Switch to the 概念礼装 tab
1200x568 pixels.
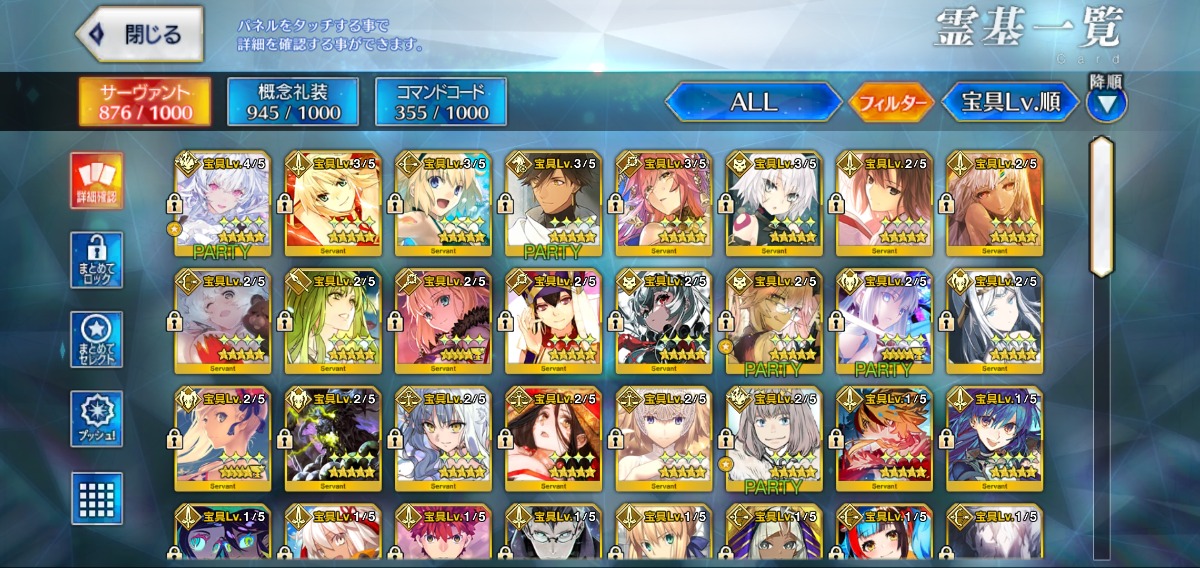point(292,101)
